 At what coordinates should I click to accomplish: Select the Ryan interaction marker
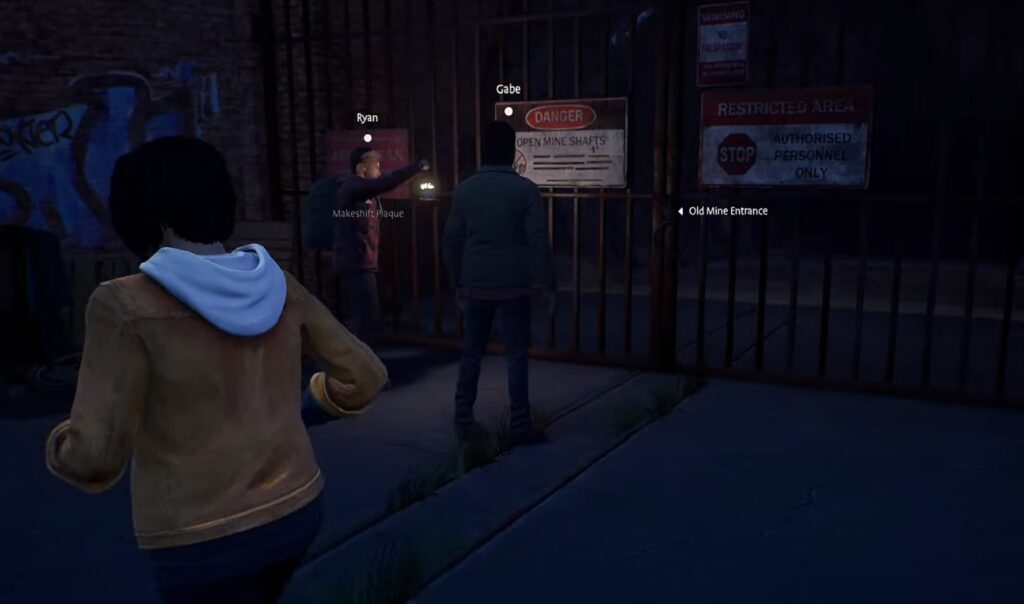click(368, 138)
